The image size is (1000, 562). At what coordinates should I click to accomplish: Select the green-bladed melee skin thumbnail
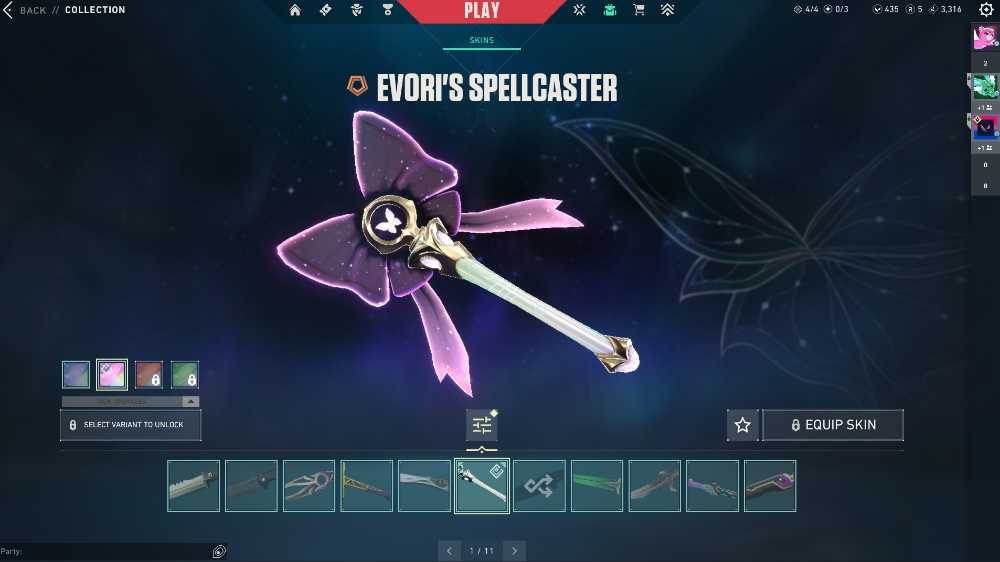click(x=597, y=486)
